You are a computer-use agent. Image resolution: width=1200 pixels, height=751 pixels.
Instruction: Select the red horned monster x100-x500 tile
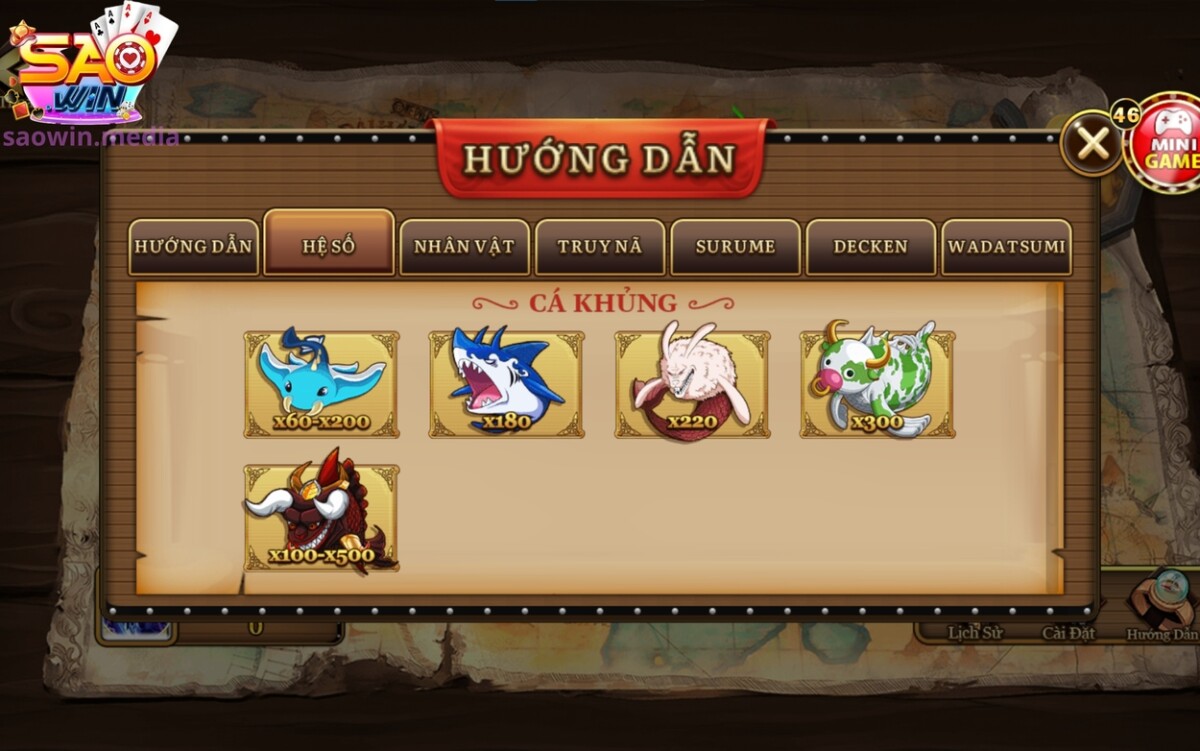coord(321,517)
